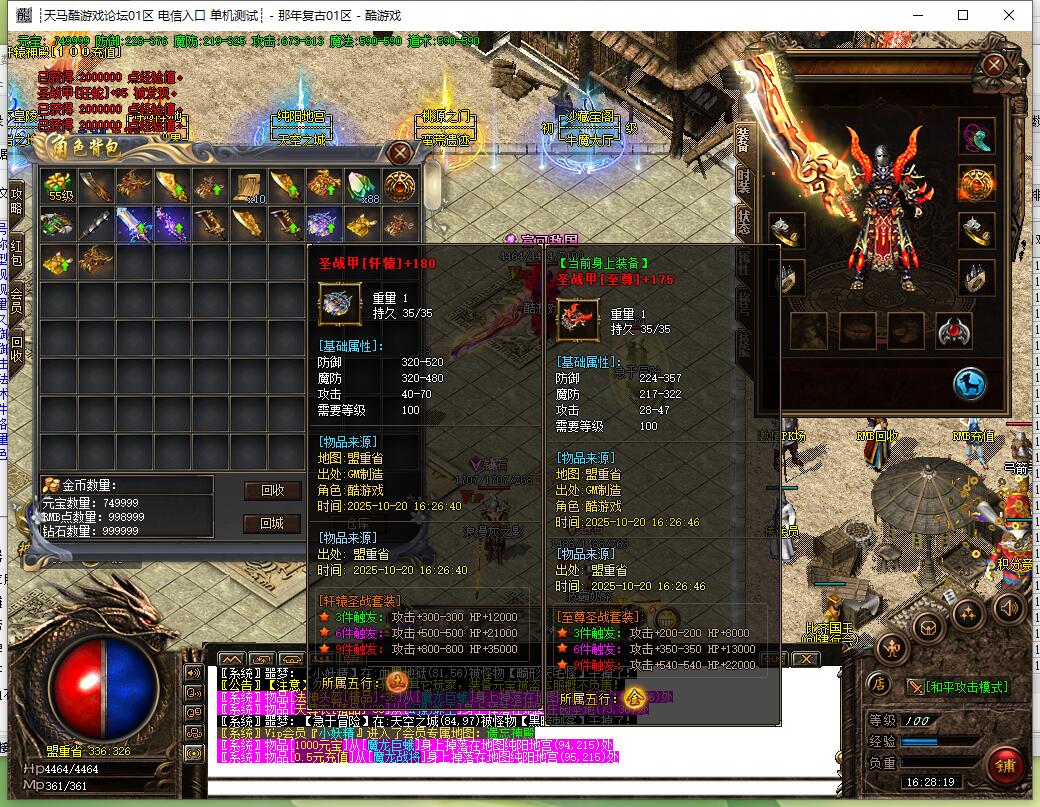This screenshot has width=1040, height=807.
Task: Switch to the 状态 status tab
Action: pyautogui.click(x=743, y=221)
